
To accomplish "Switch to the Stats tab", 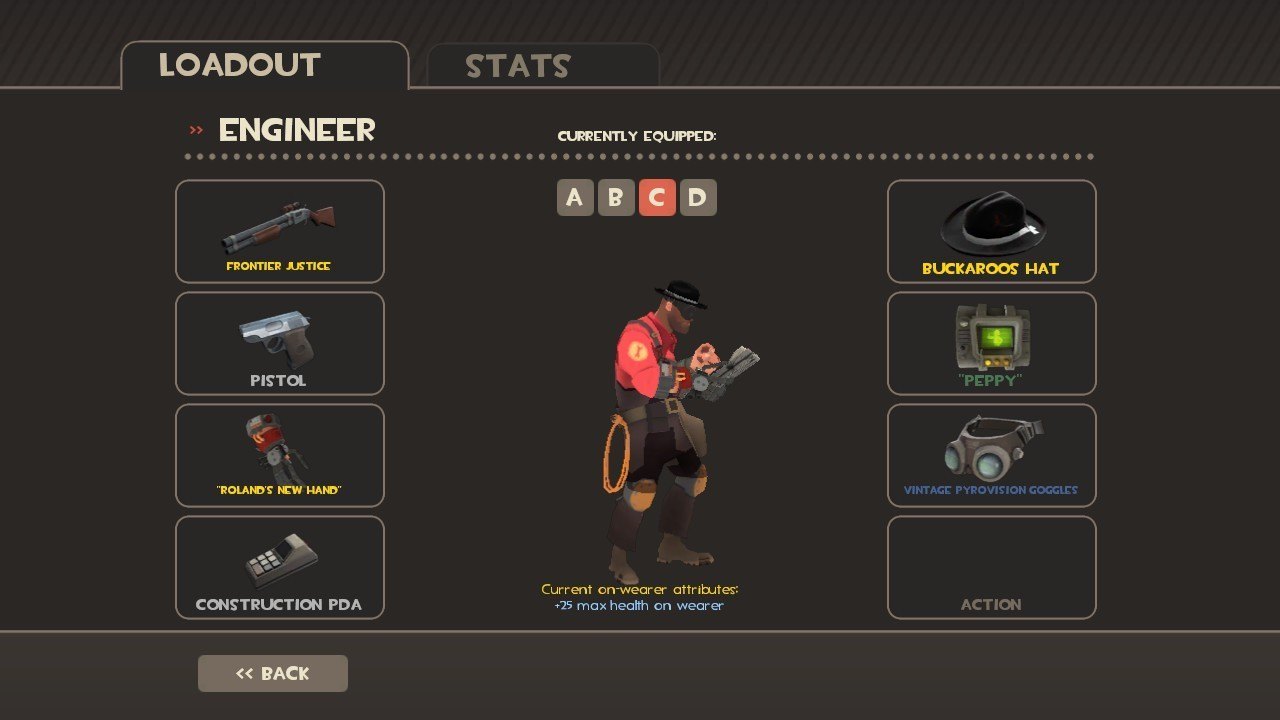I will (x=543, y=67).
